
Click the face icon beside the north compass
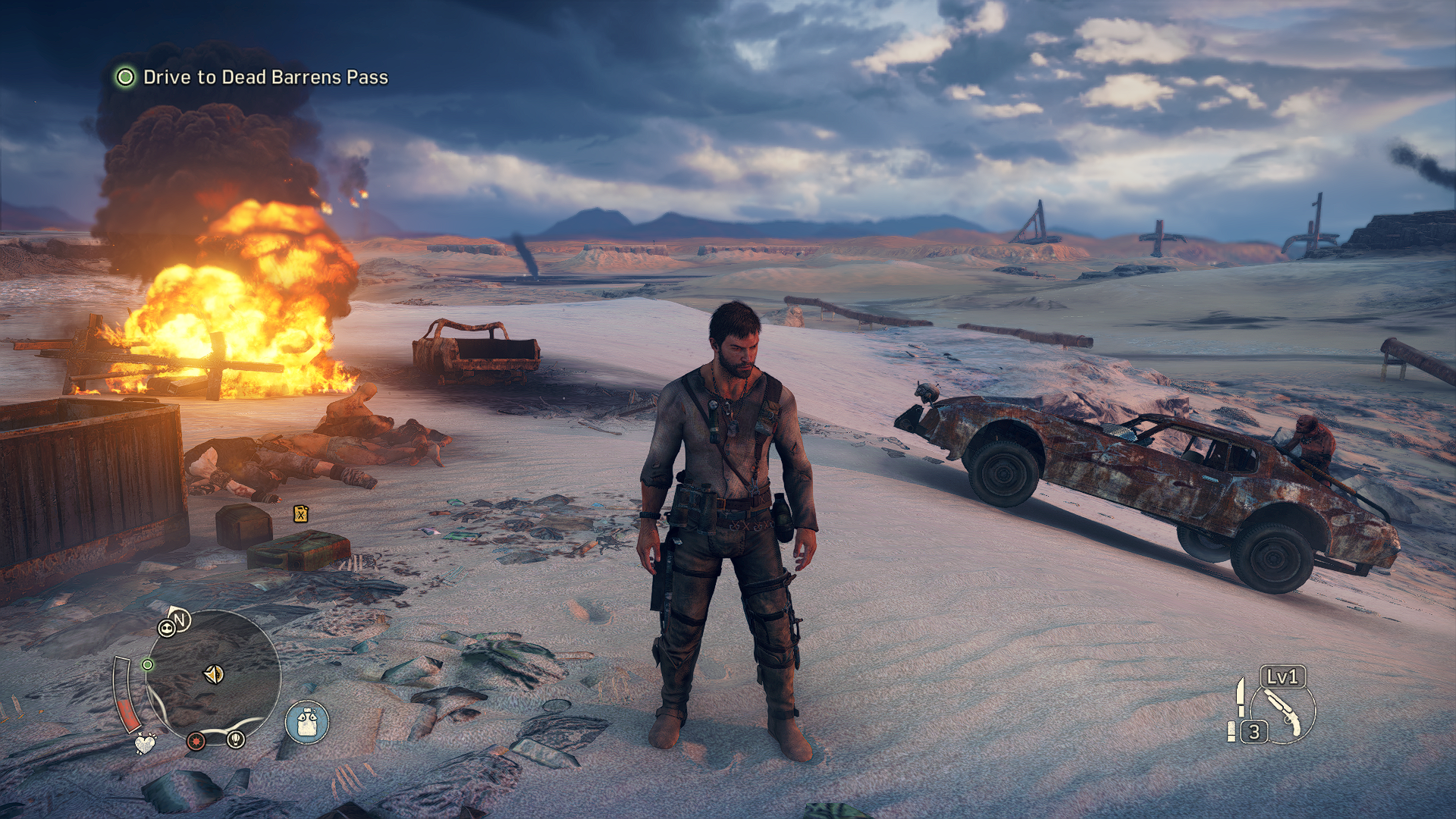point(166,628)
